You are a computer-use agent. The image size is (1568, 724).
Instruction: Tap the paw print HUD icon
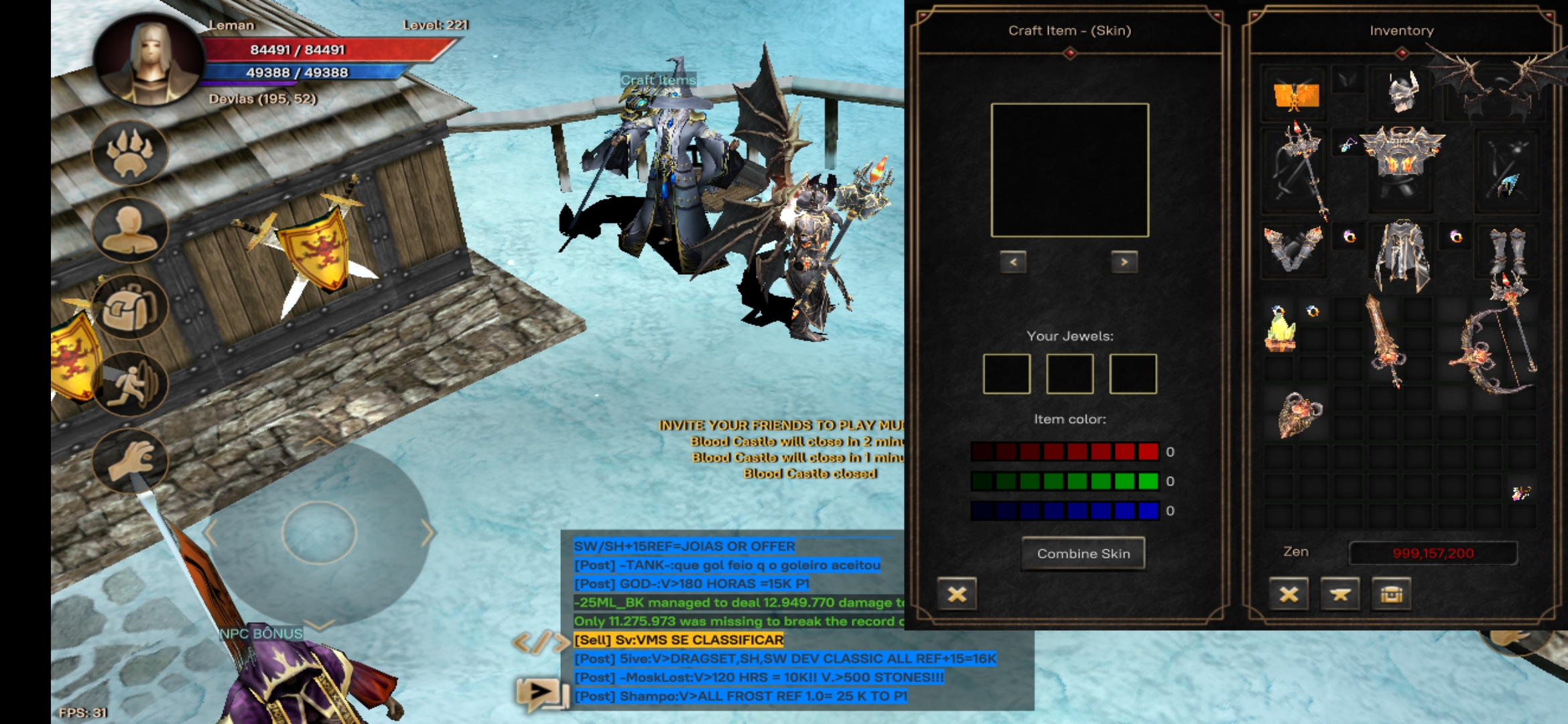coord(129,154)
